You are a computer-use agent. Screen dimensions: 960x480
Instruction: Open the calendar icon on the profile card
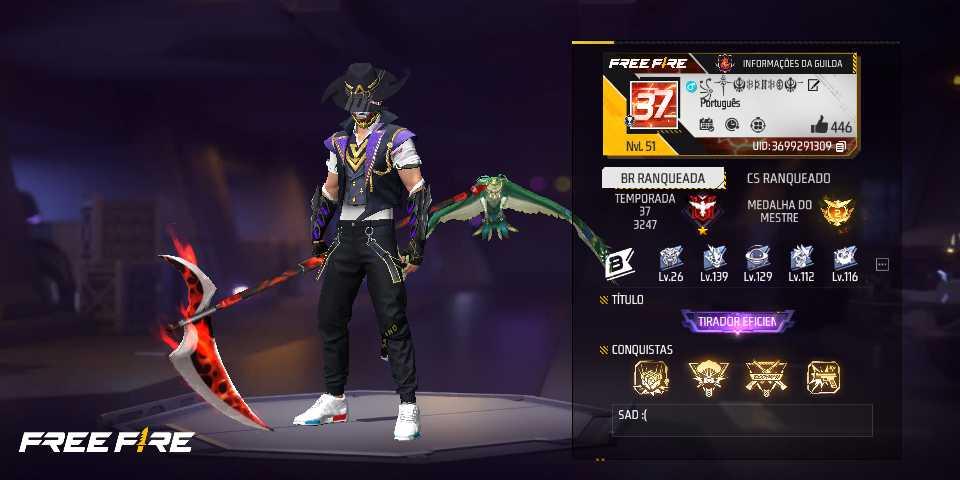pos(706,125)
